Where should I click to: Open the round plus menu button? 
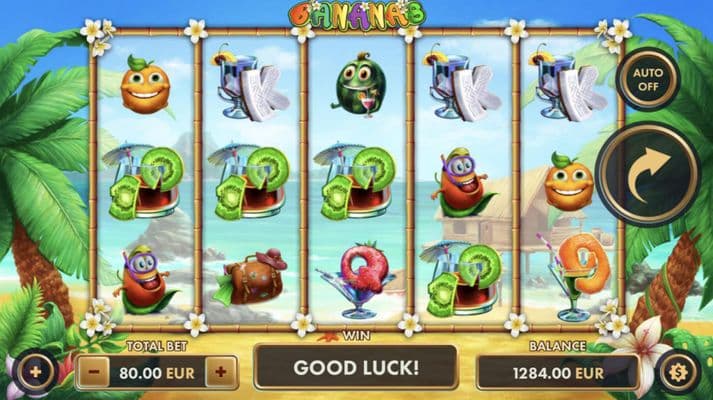pyautogui.click(x=35, y=371)
